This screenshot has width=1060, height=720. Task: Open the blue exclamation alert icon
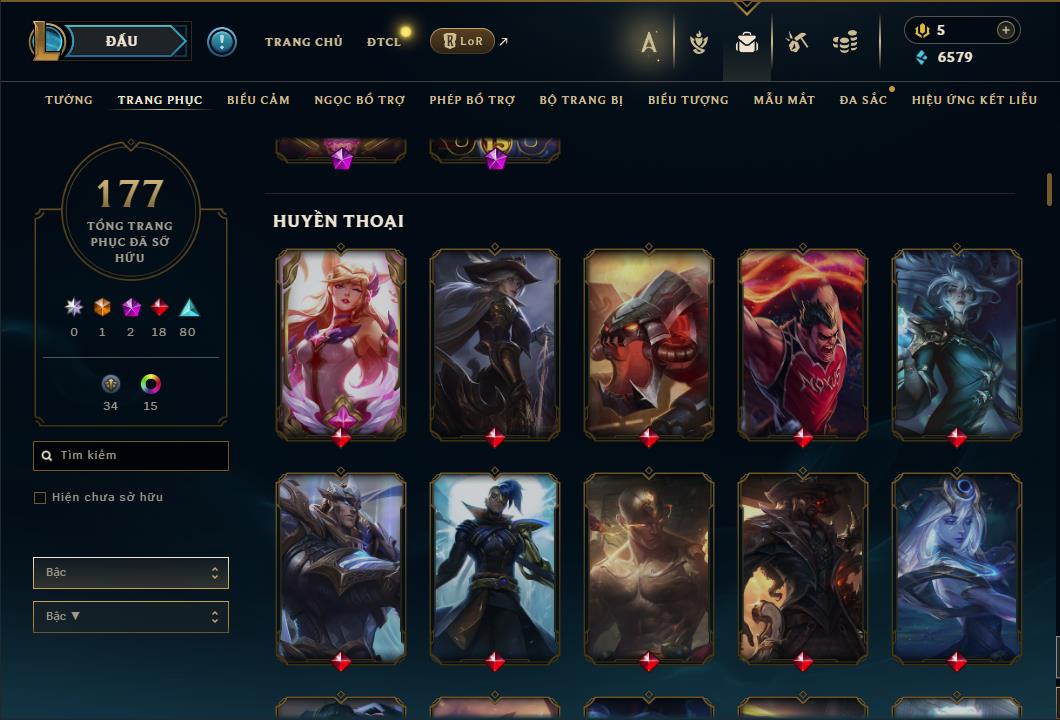[x=222, y=41]
